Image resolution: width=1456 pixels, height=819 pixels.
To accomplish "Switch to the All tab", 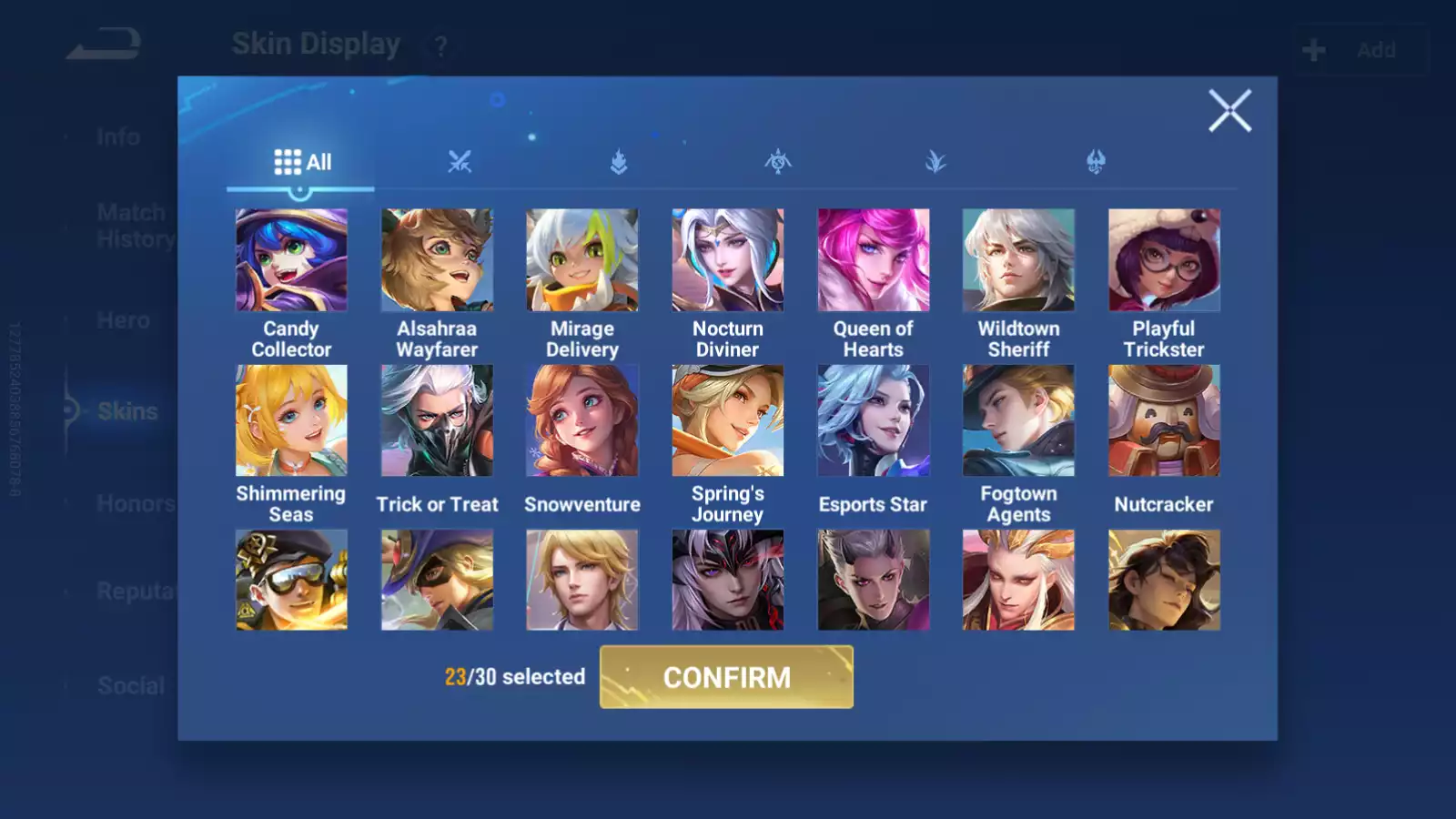I will [301, 161].
